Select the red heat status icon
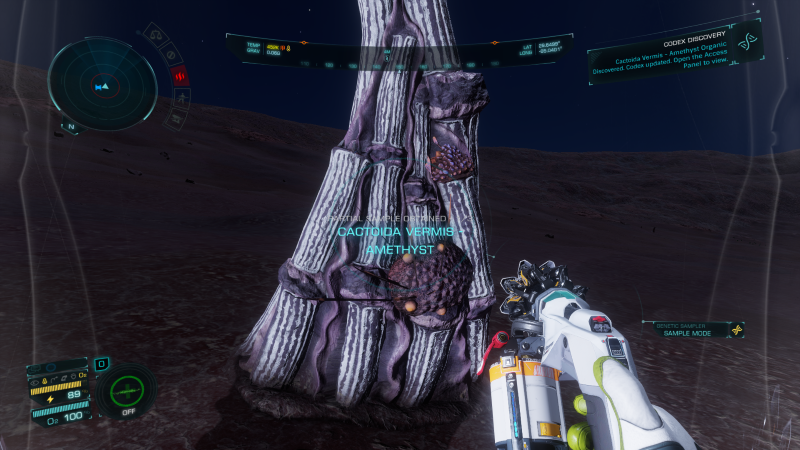This screenshot has width=800, height=450. (x=179, y=75)
